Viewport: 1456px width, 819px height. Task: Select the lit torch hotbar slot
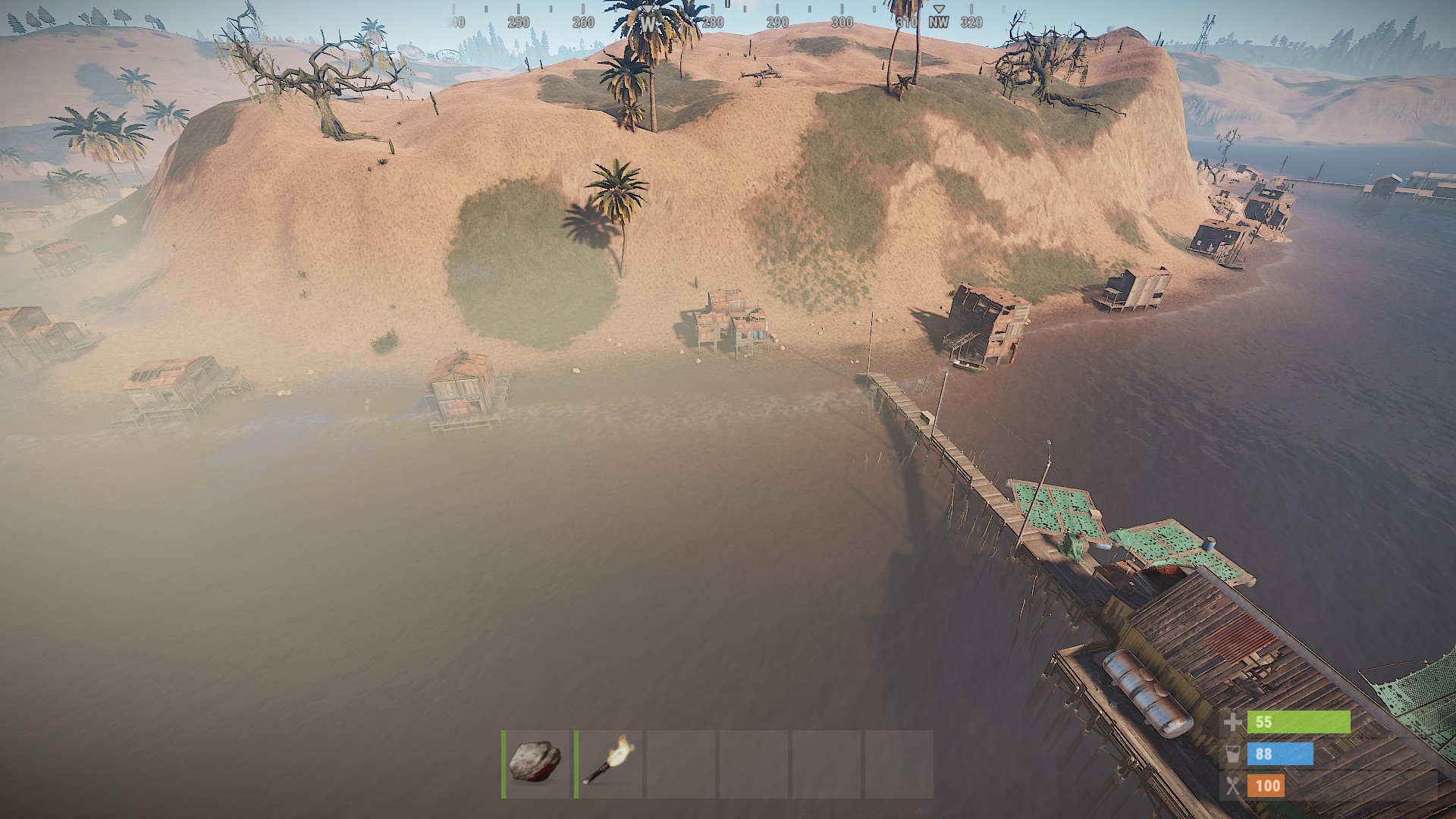[x=608, y=763]
